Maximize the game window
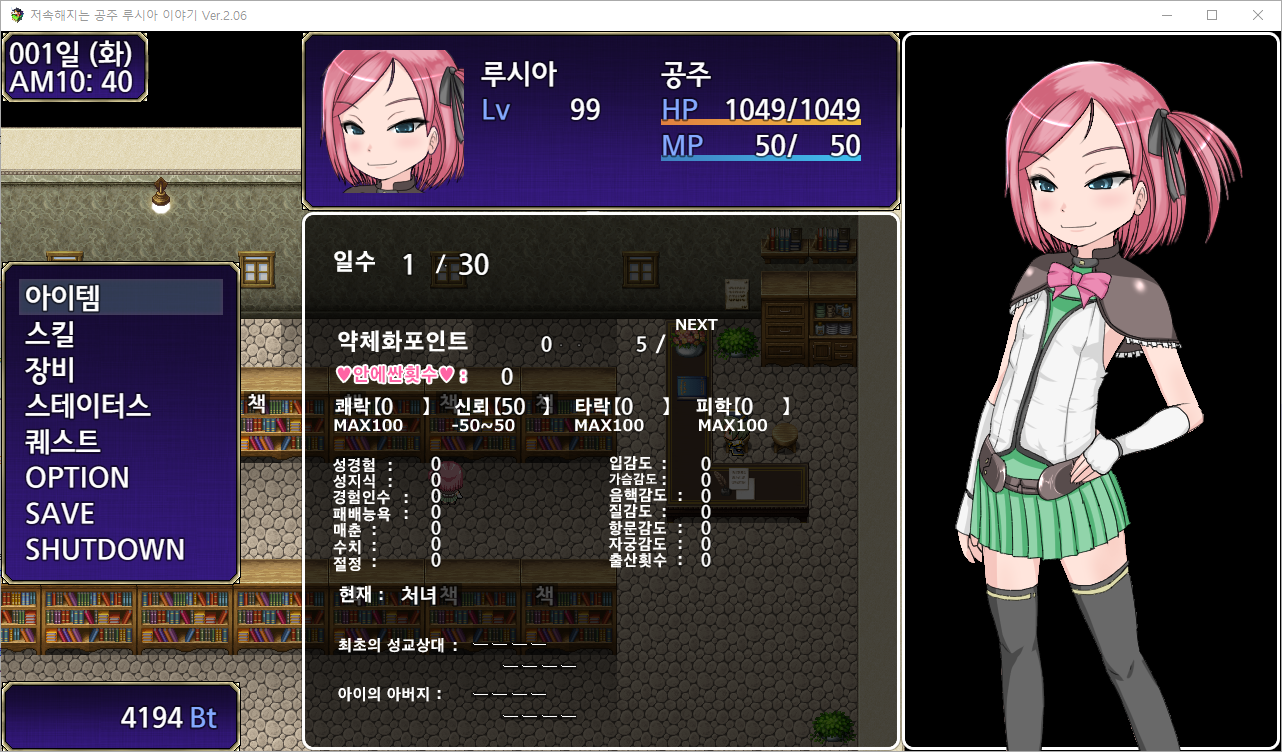1282x752 pixels. pos(1212,15)
